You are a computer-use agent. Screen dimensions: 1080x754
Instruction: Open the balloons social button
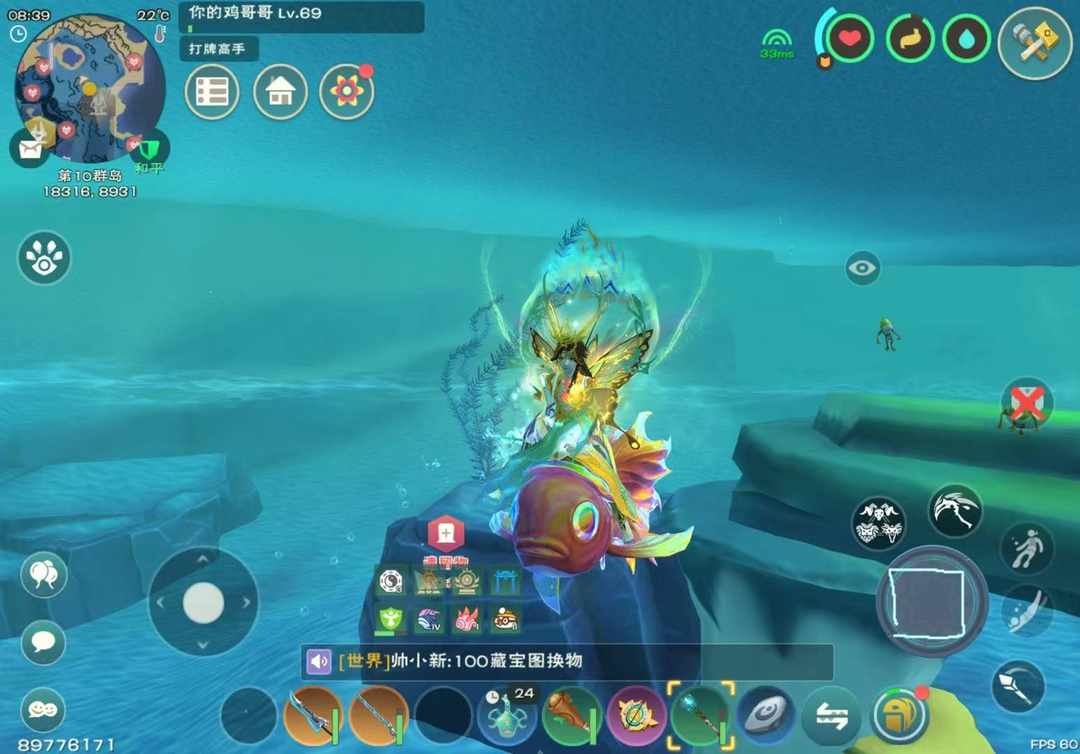tap(43, 576)
